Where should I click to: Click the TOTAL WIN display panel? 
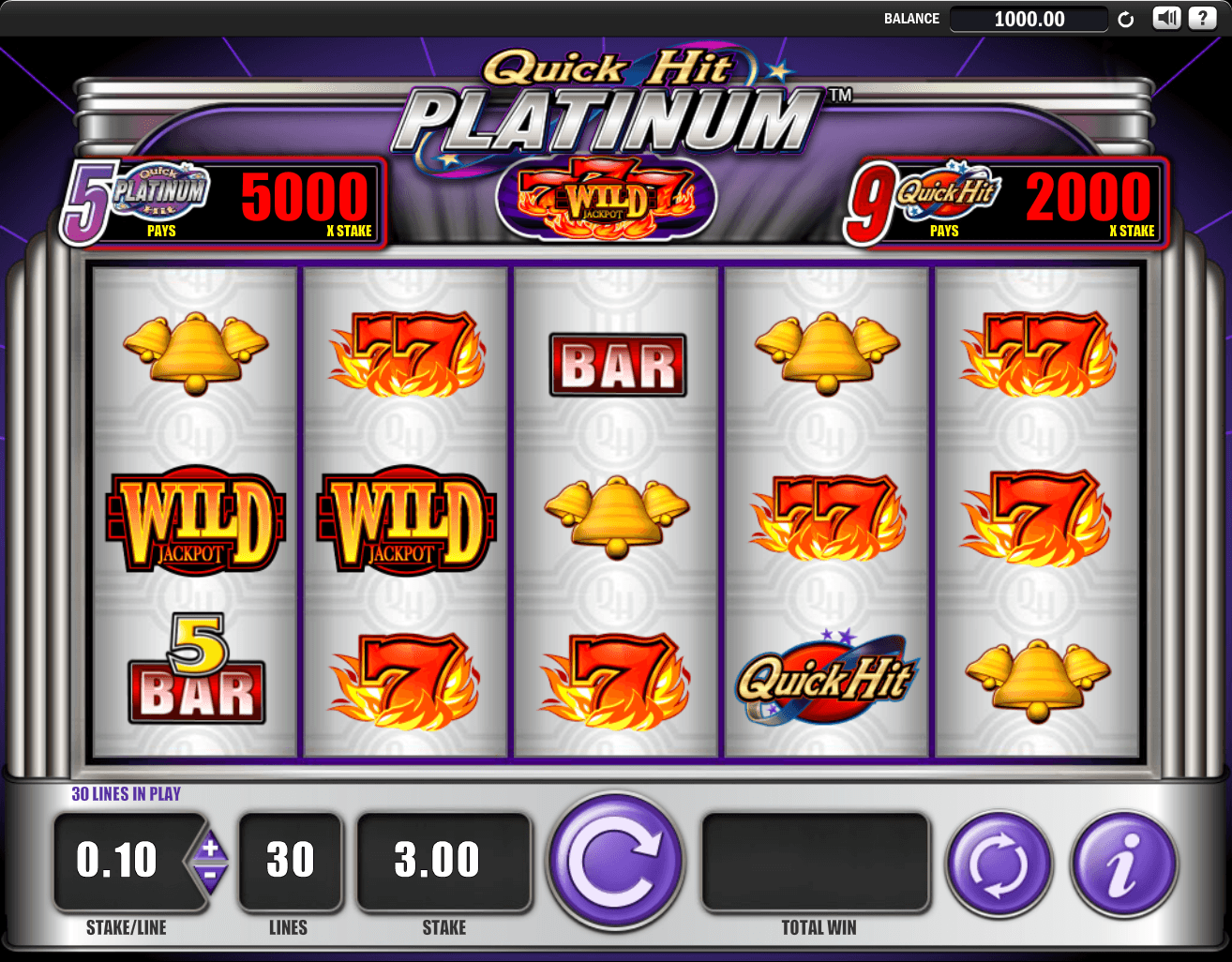click(x=816, y=861)
